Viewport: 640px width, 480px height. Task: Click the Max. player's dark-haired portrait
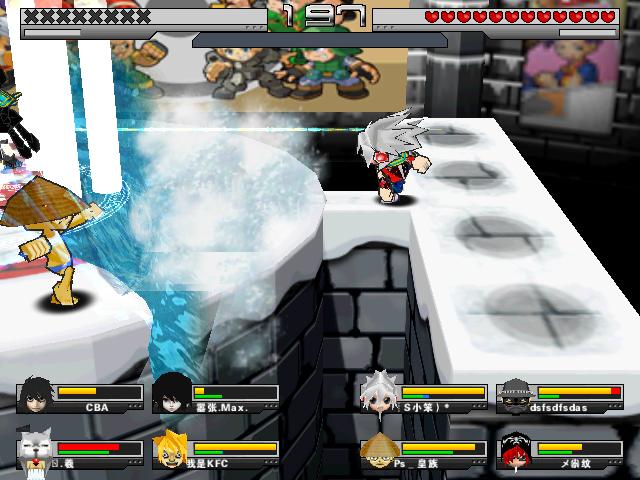(171, 396)
